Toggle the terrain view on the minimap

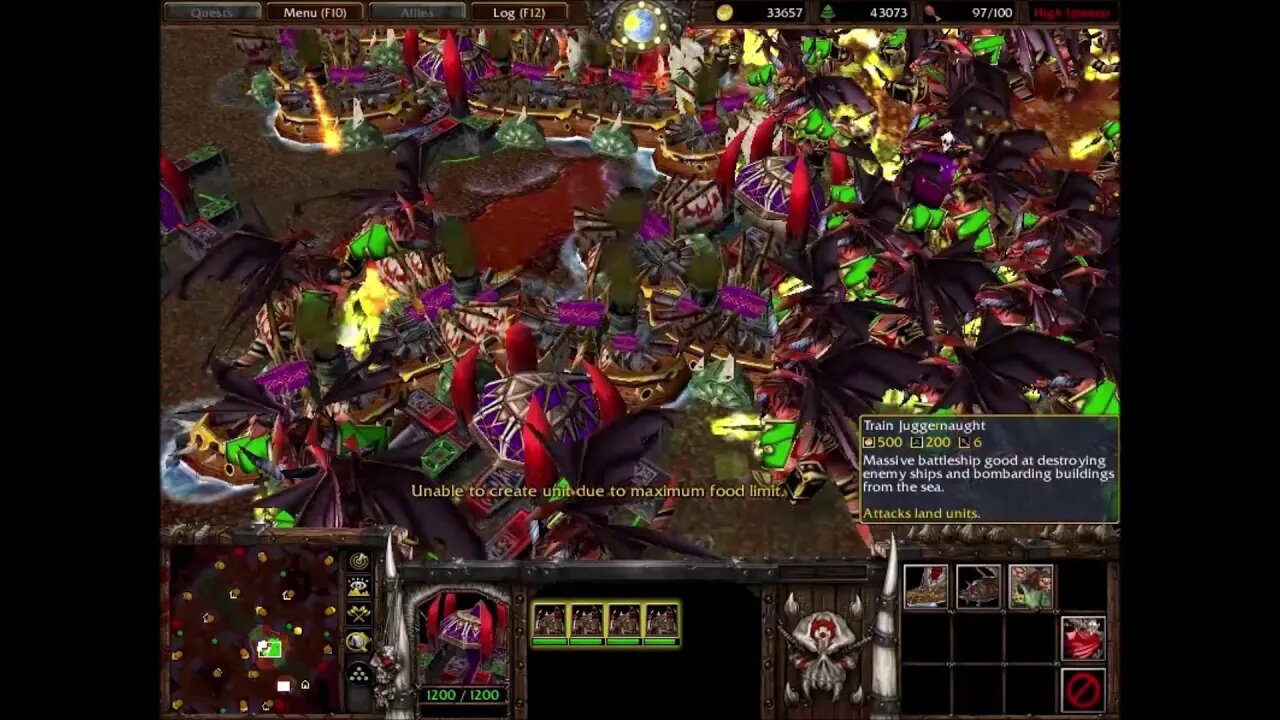click(358, 587)
